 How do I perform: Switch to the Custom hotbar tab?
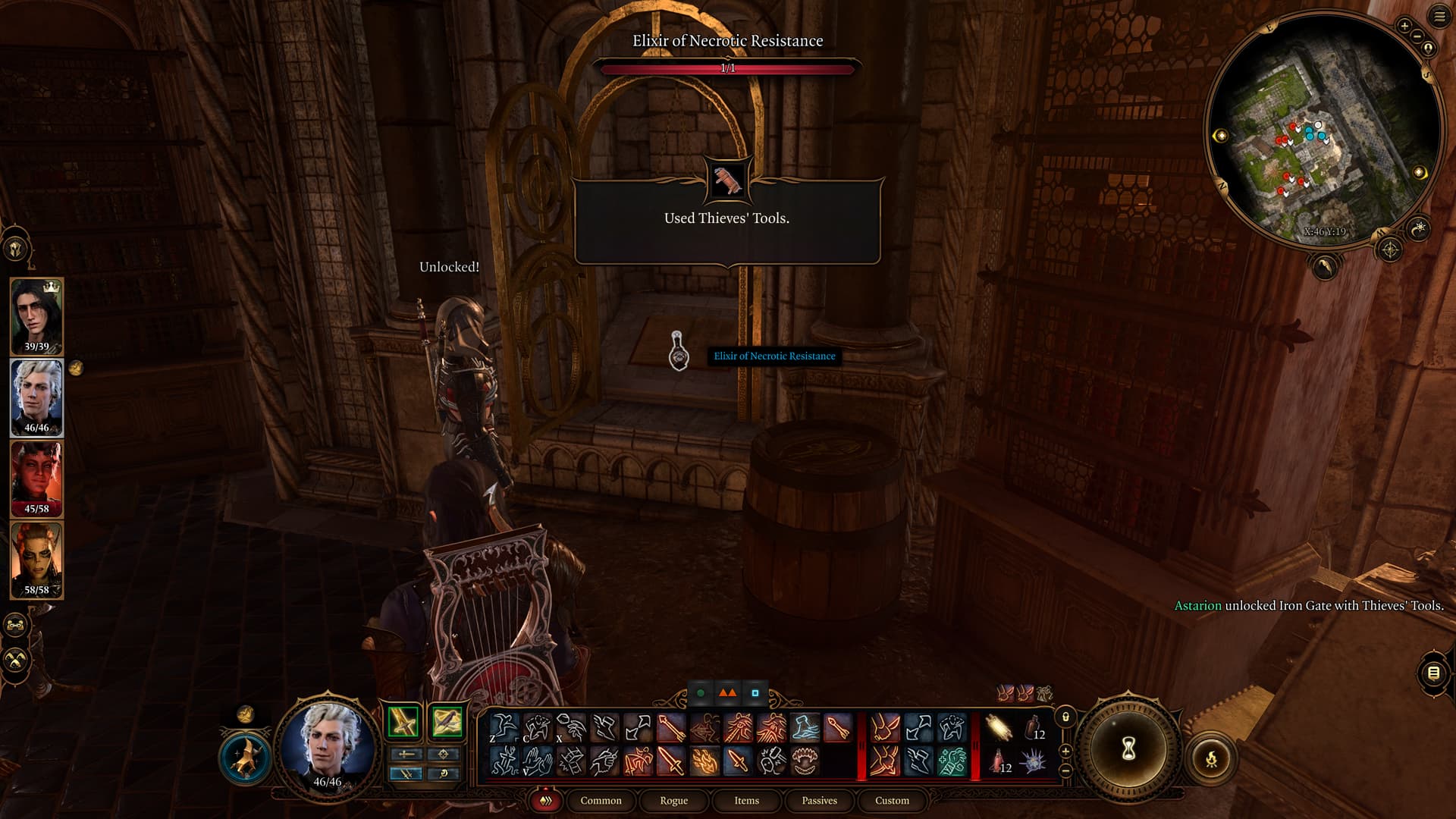click(892, 801)
